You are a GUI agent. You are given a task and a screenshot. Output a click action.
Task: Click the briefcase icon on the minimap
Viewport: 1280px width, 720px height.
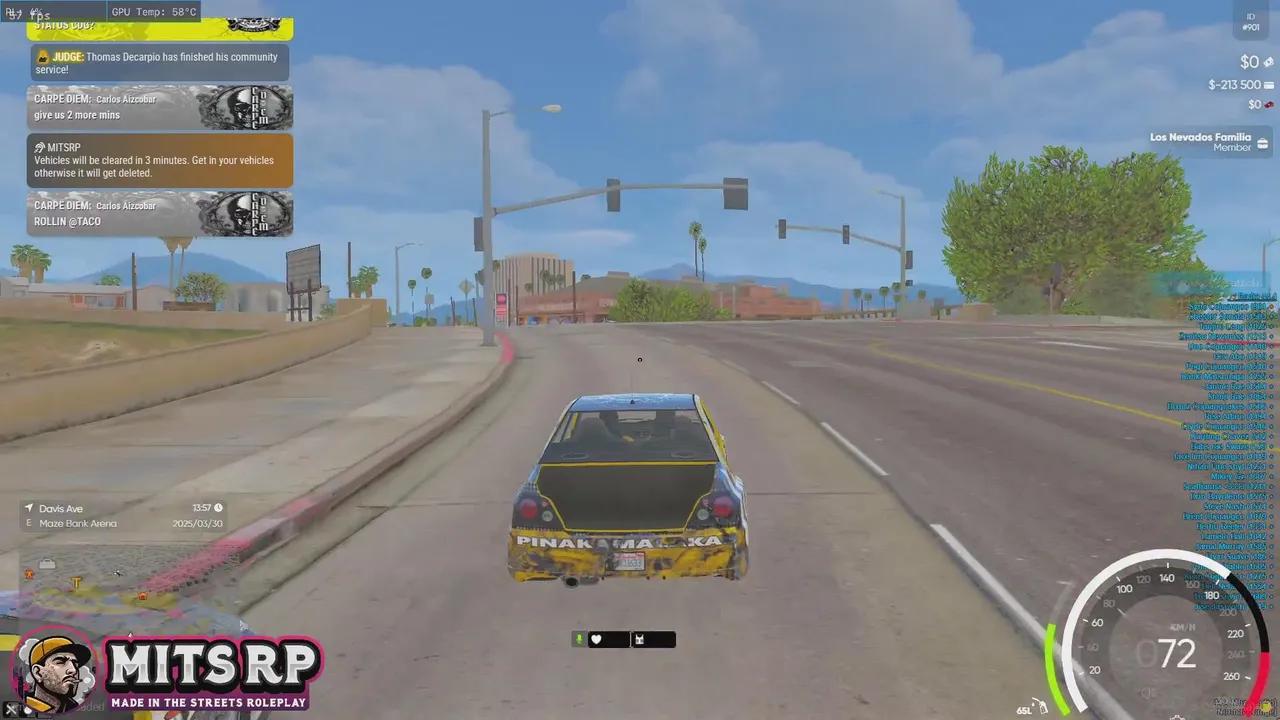[47, 563]
